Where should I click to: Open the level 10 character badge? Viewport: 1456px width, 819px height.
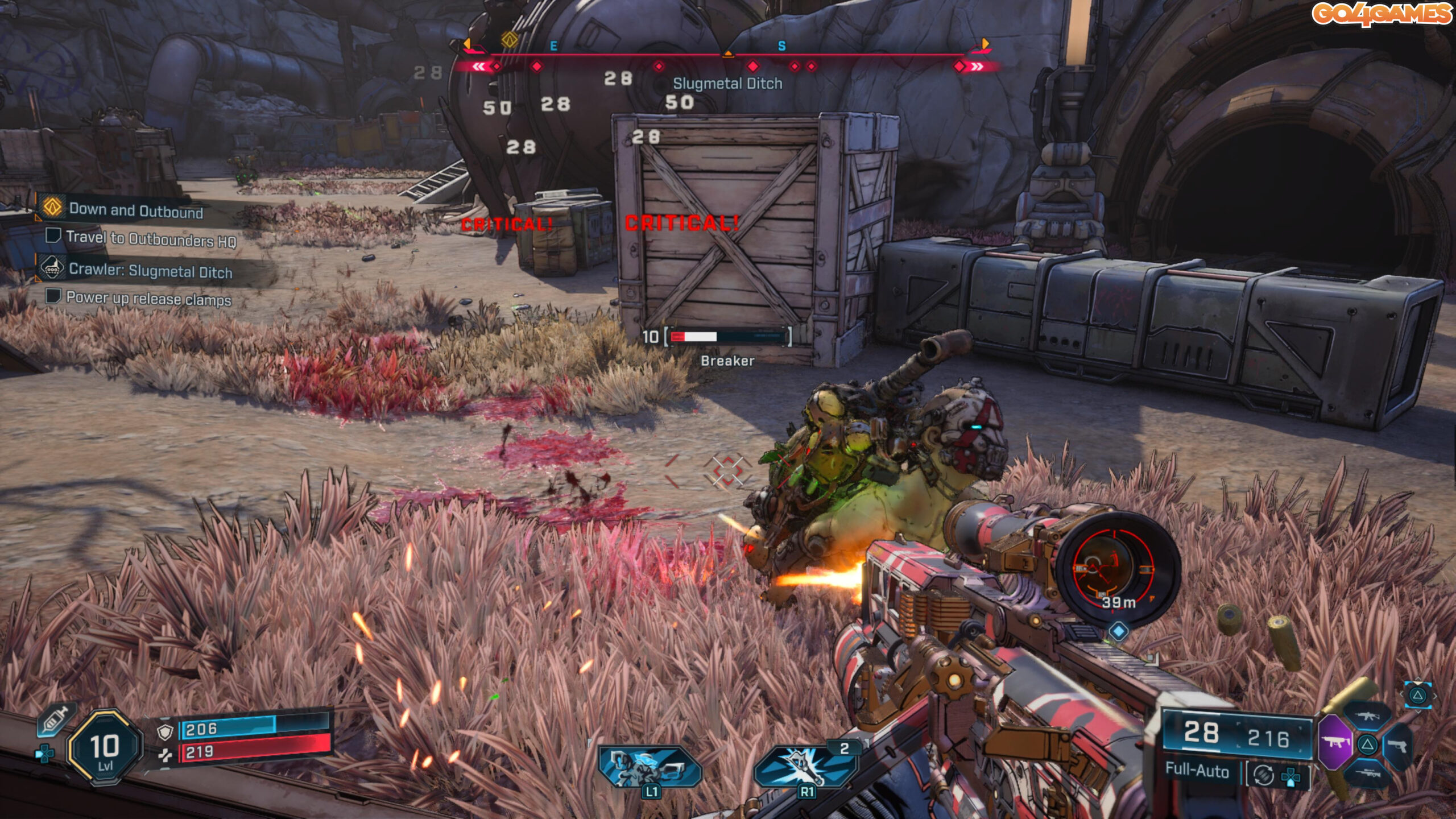(x=105, y=748)
